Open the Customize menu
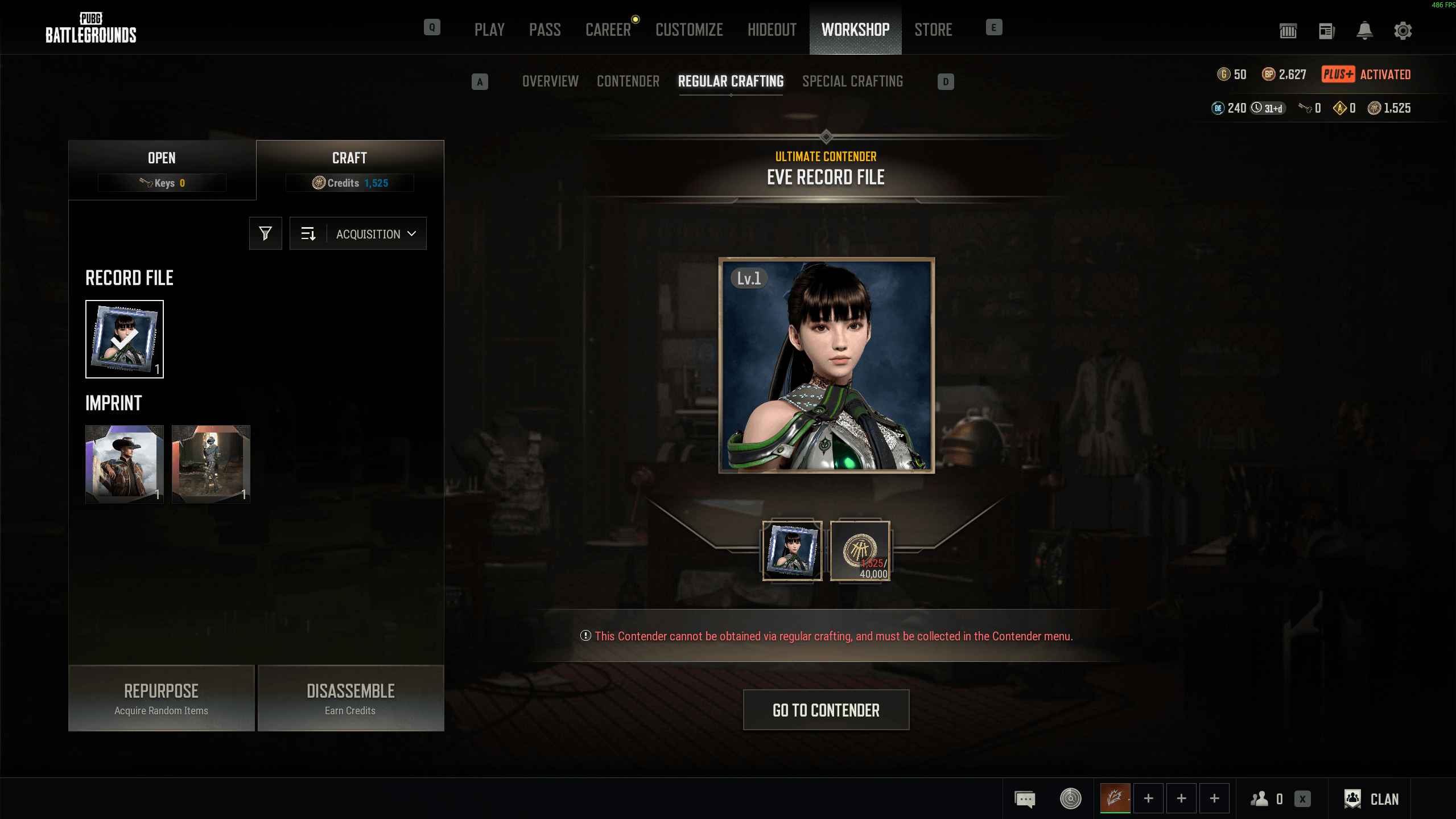Viewport: 1456px width, 819px height. pyautogui.click(x=689, y=30)
